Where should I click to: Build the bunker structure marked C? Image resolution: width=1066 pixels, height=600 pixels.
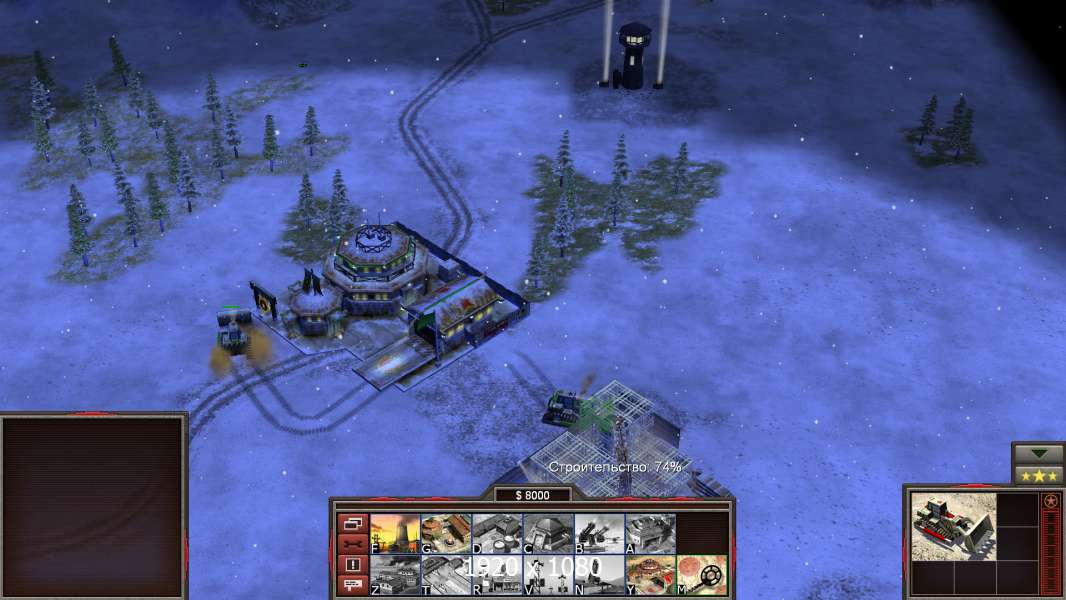tap(548, 534)
